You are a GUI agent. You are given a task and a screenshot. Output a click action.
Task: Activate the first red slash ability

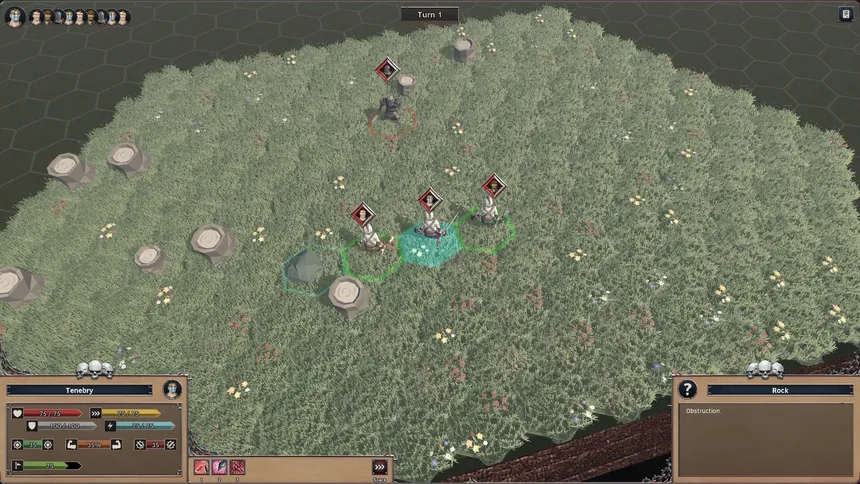click(201, 467)
